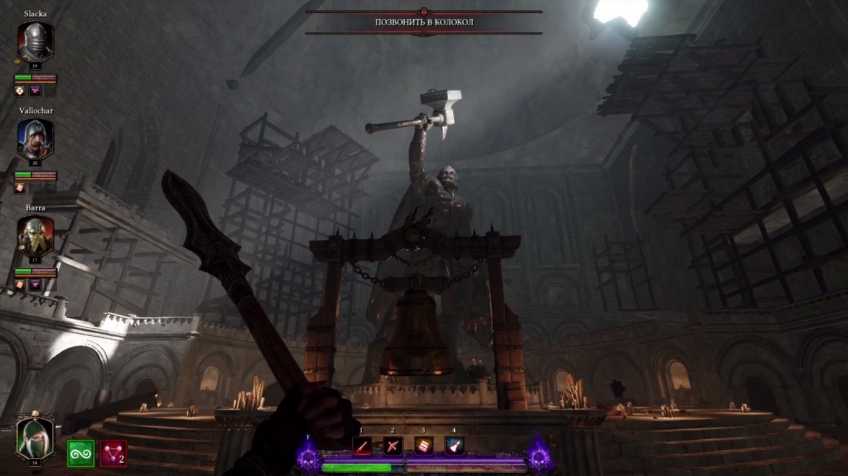
Task: Select weapon slot 1 in hotbar
Action: tap(363, 446)
